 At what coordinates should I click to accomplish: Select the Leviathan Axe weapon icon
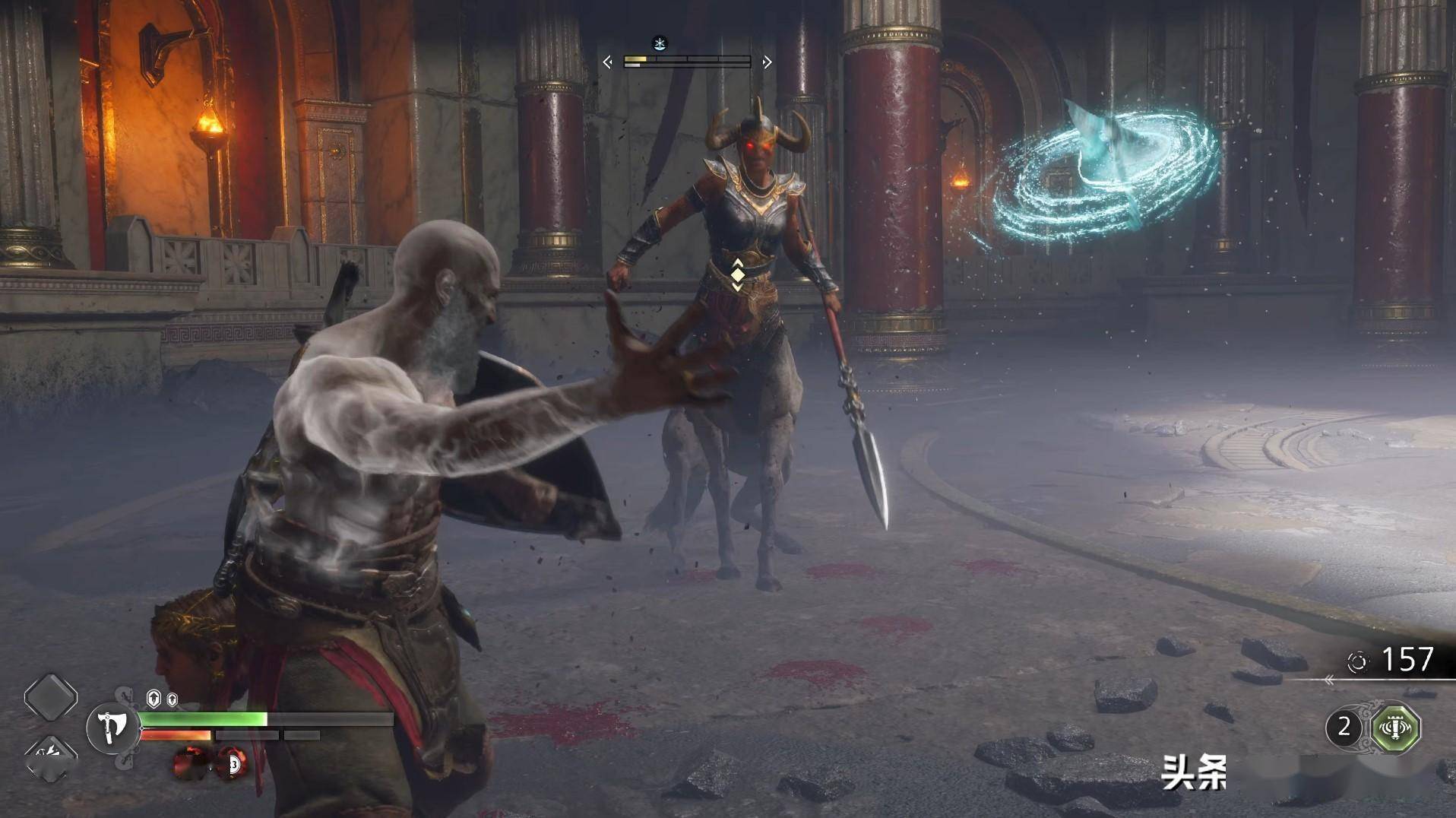[x=112, y=729]
